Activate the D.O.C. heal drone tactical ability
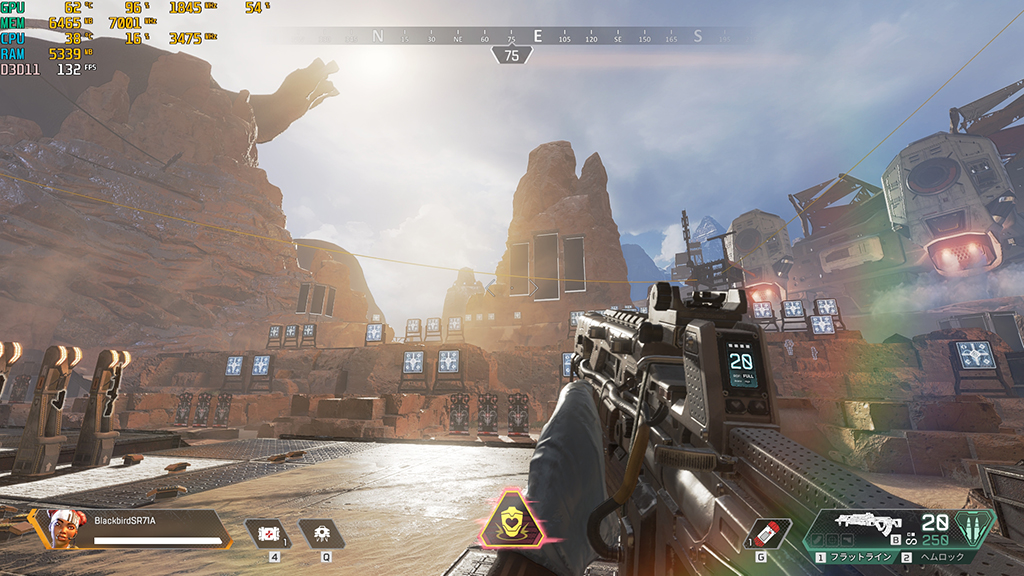 322,533
